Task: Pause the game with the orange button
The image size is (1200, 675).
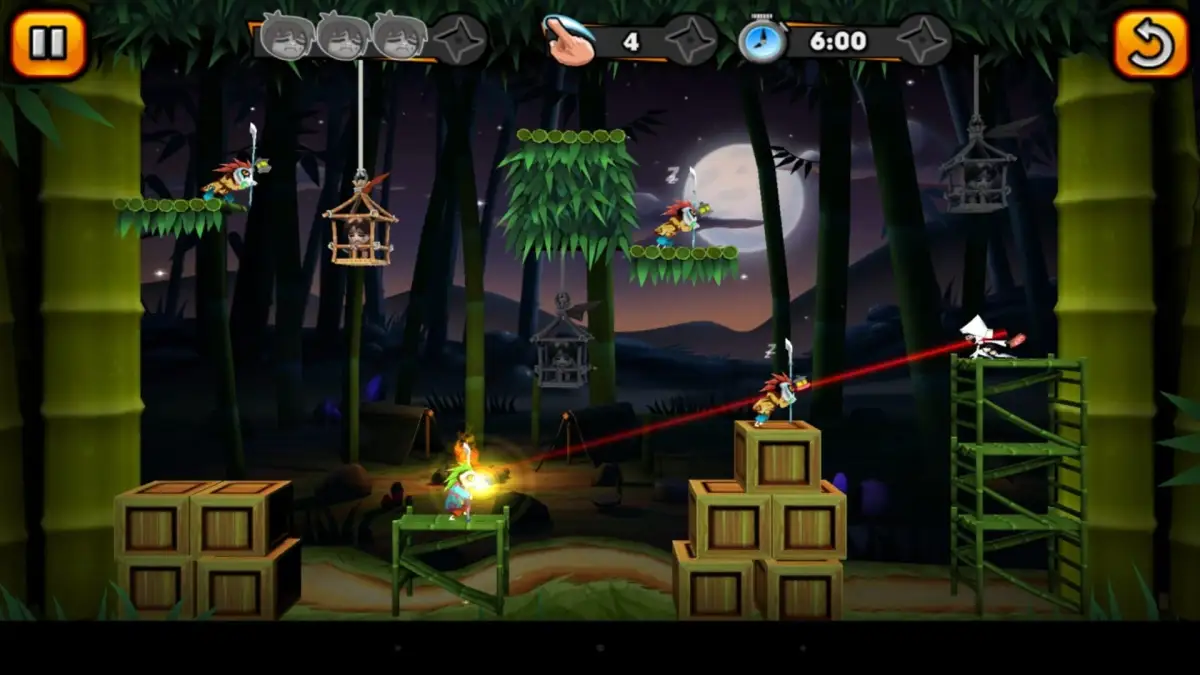Action: click(48, 43)
